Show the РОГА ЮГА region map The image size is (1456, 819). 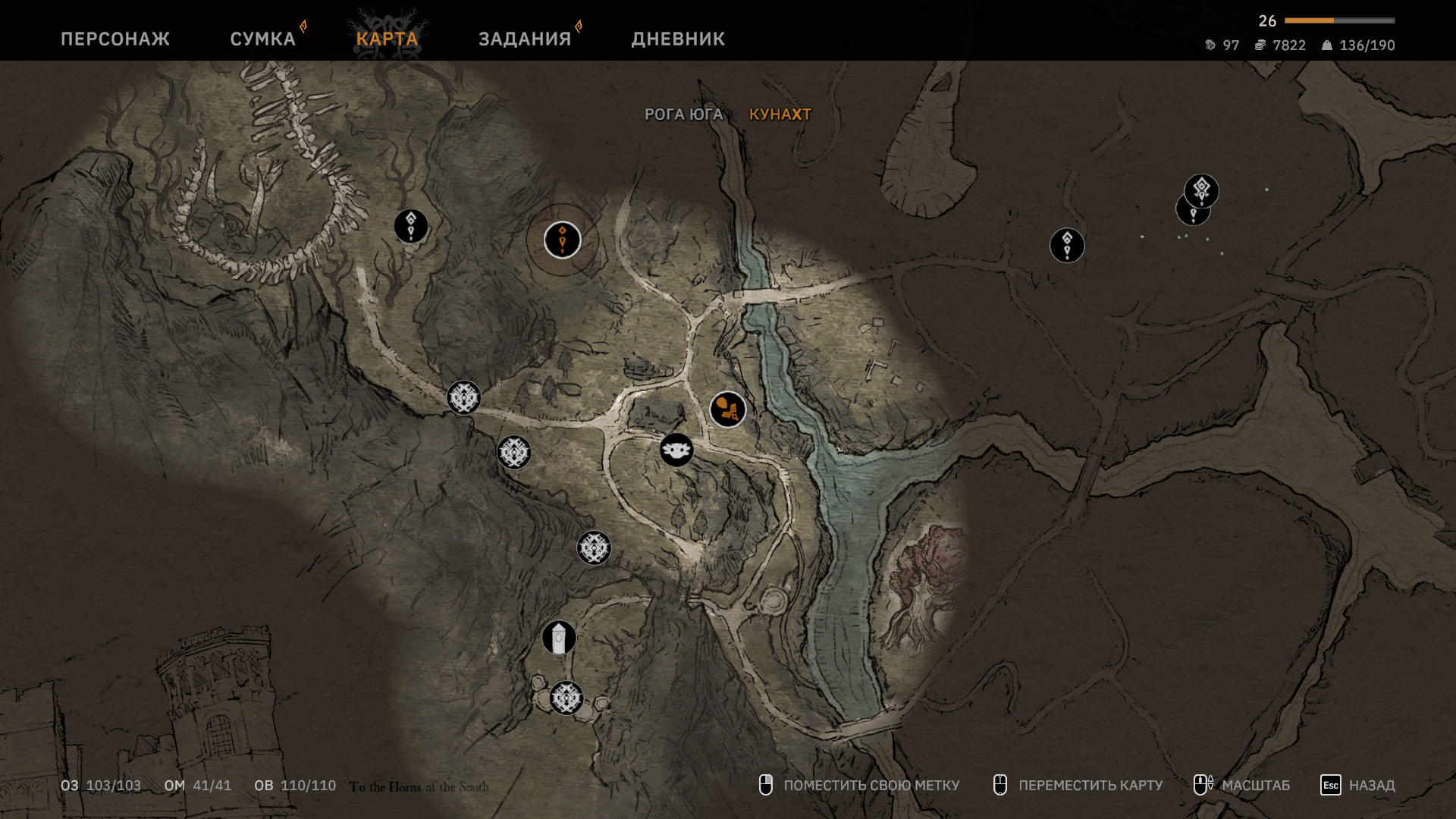pos(683,115)
